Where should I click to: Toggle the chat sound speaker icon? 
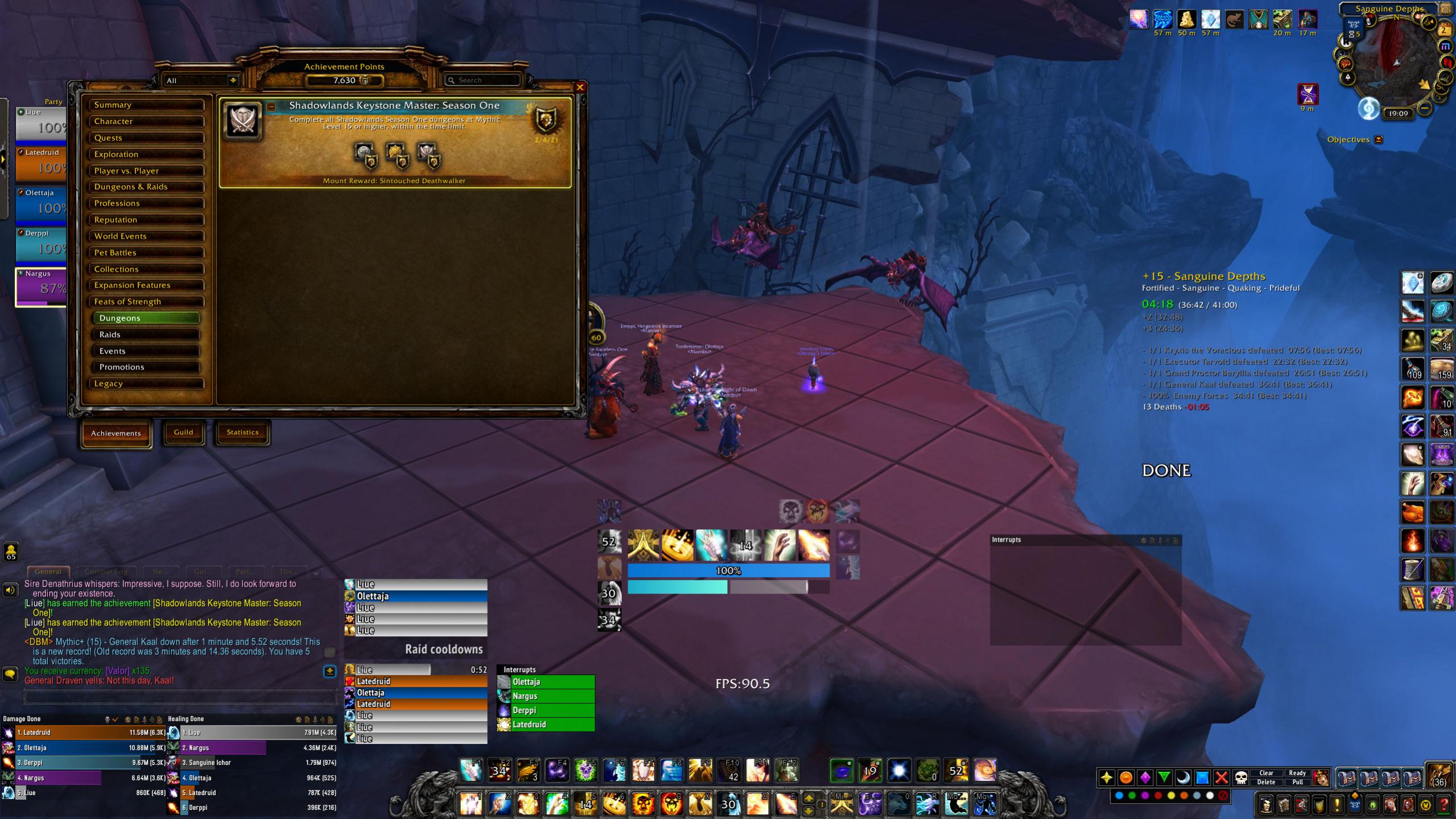(x=10, y=591)
